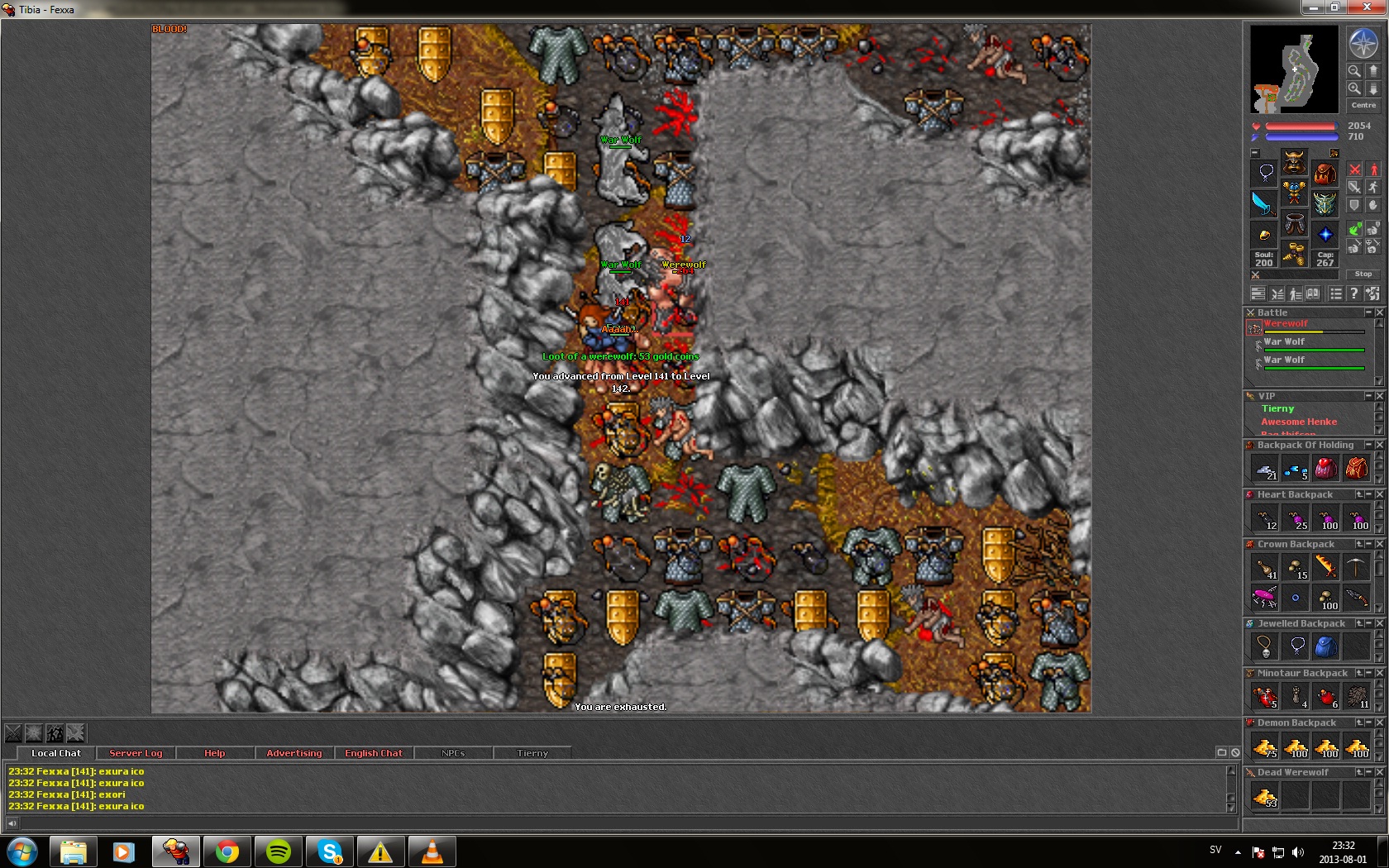Zoom out on the minimap
The image size is (1389, 868).
(1354, 71)
